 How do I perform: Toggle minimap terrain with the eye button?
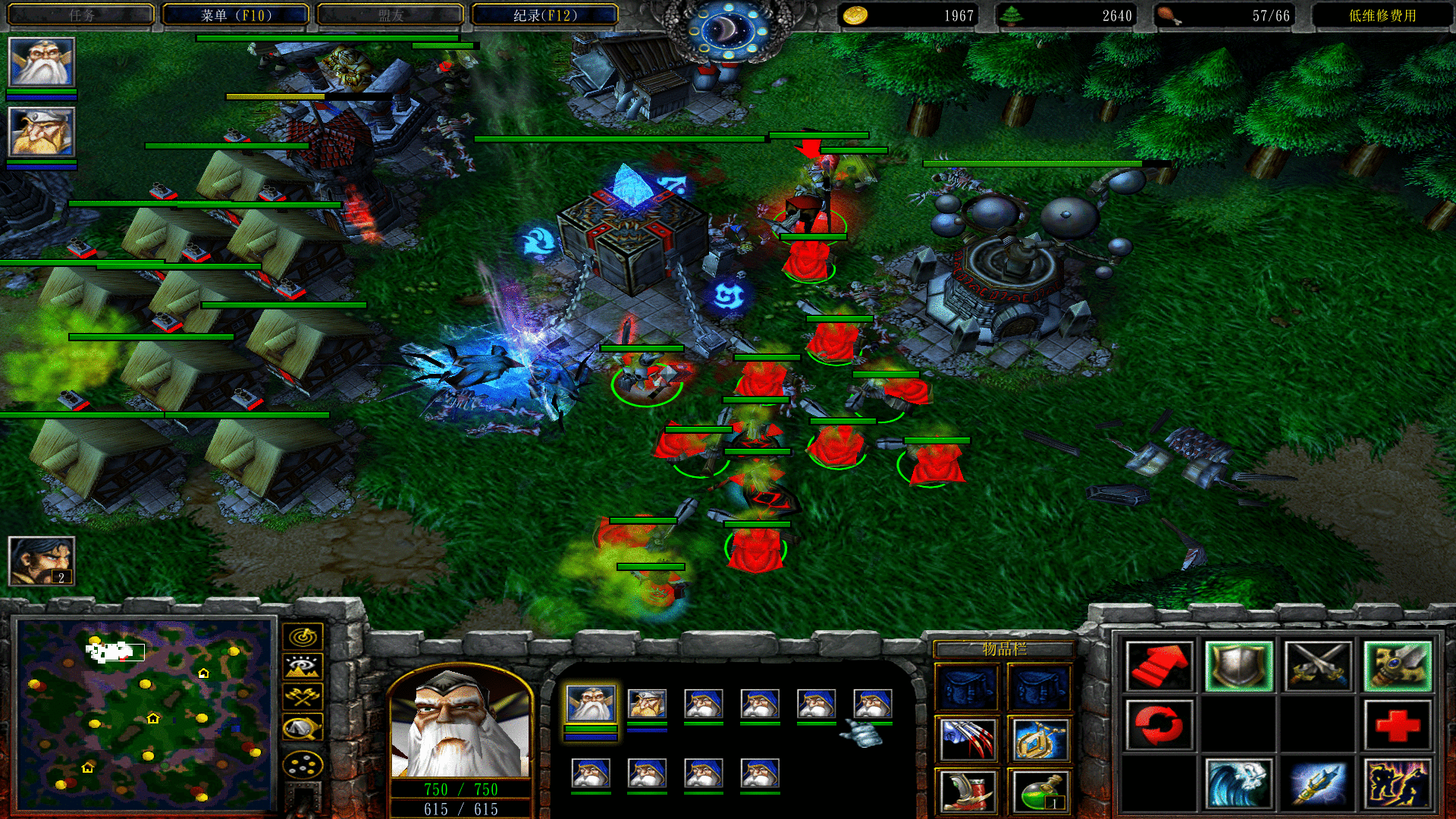(303, 667)
